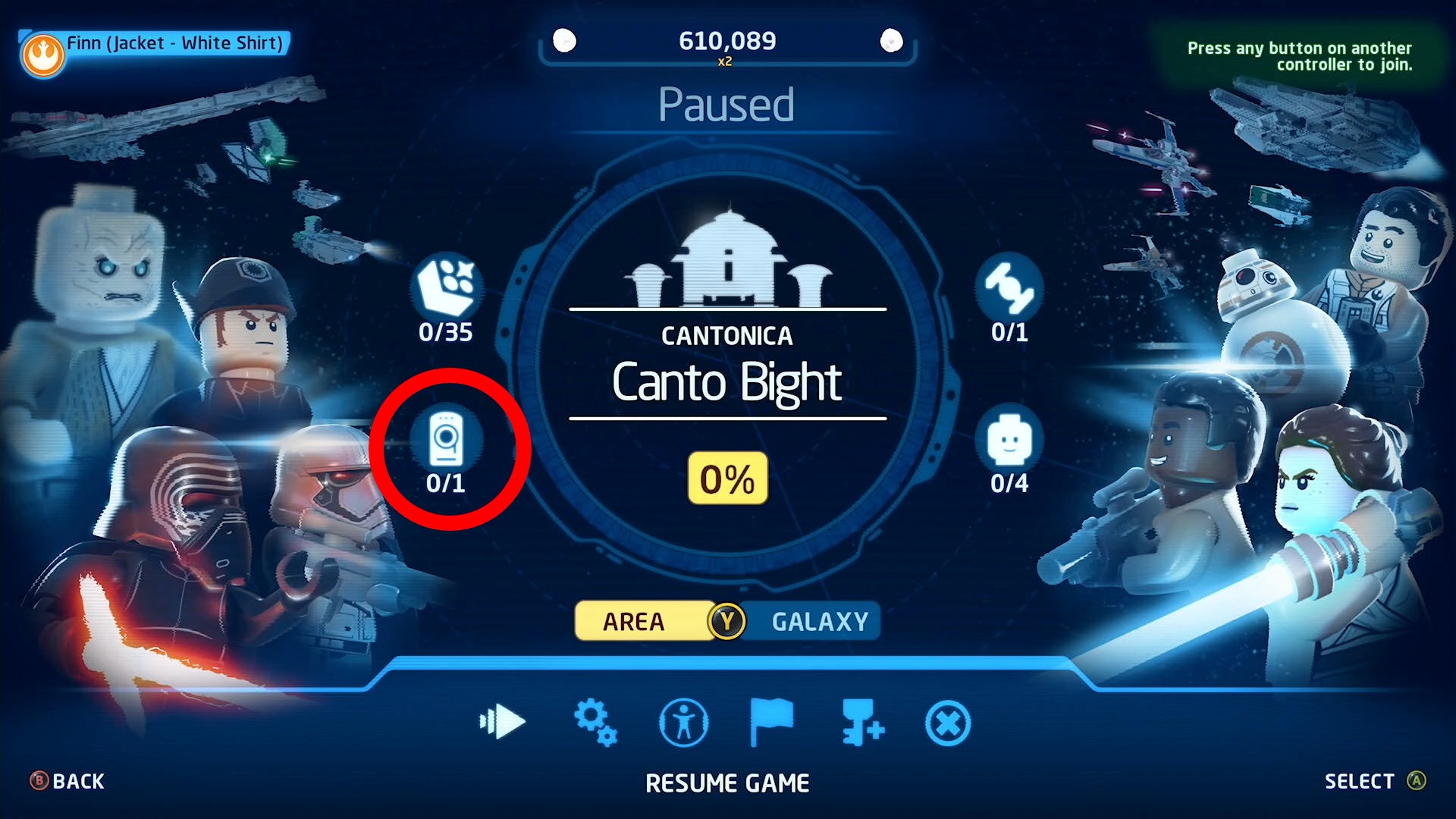Screen dimensions: 1456x819
Task: Click the stud counter showing 610,089
Action: (x=726, y=41)
